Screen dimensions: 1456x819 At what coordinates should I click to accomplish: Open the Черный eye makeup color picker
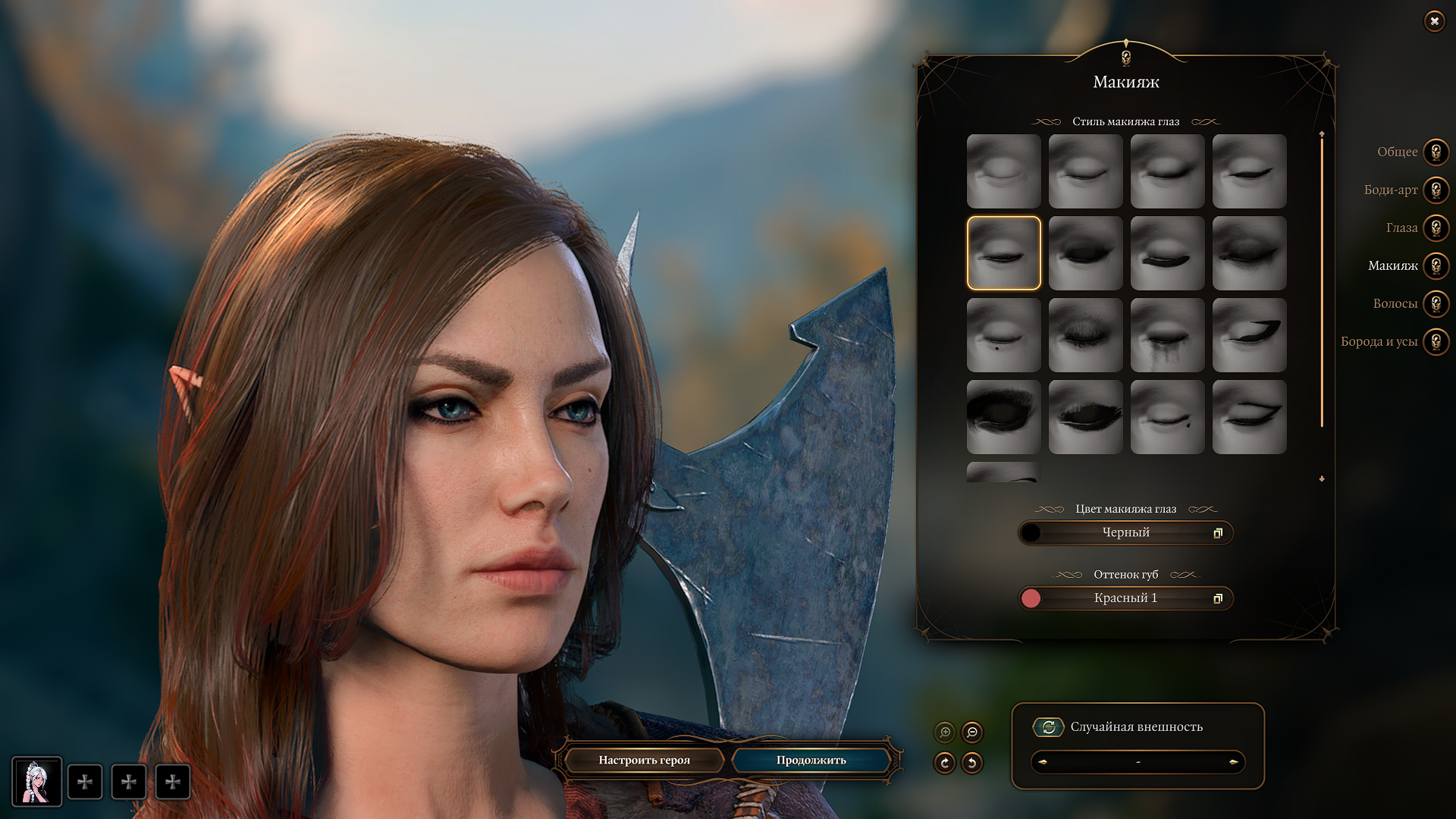tap(1125, 533)
